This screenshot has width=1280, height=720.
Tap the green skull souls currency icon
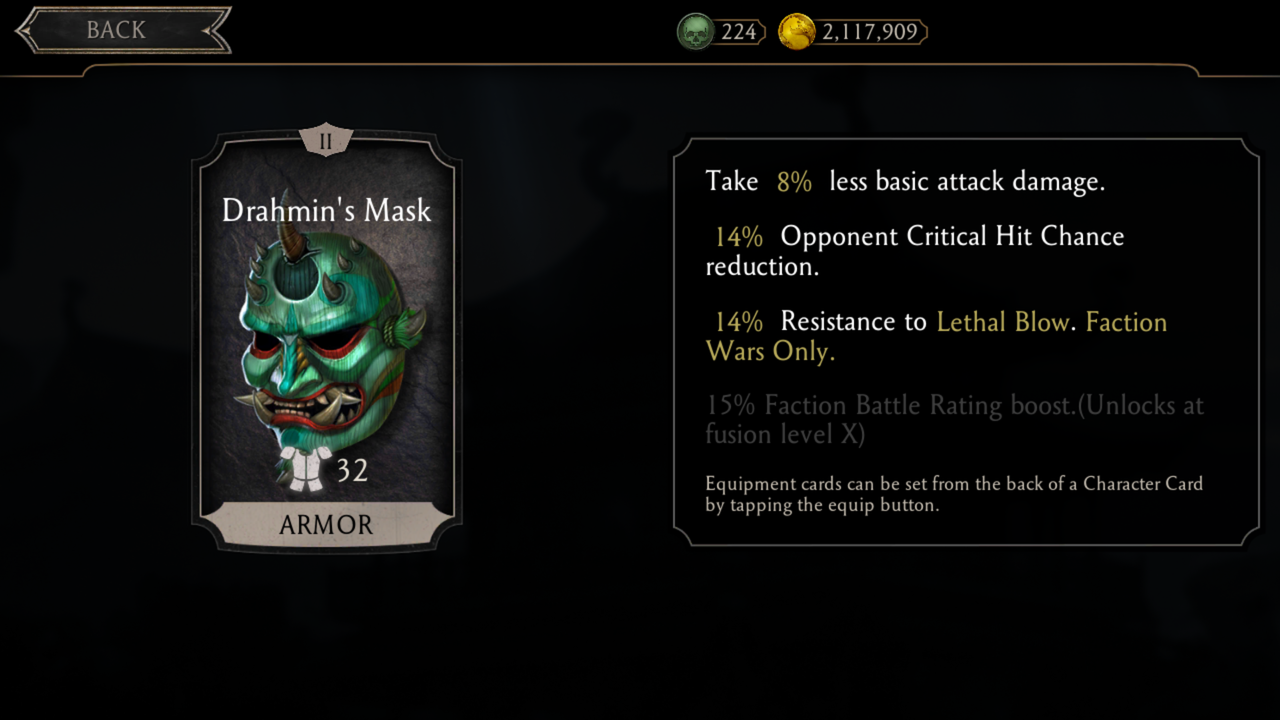tap(695, 32)
